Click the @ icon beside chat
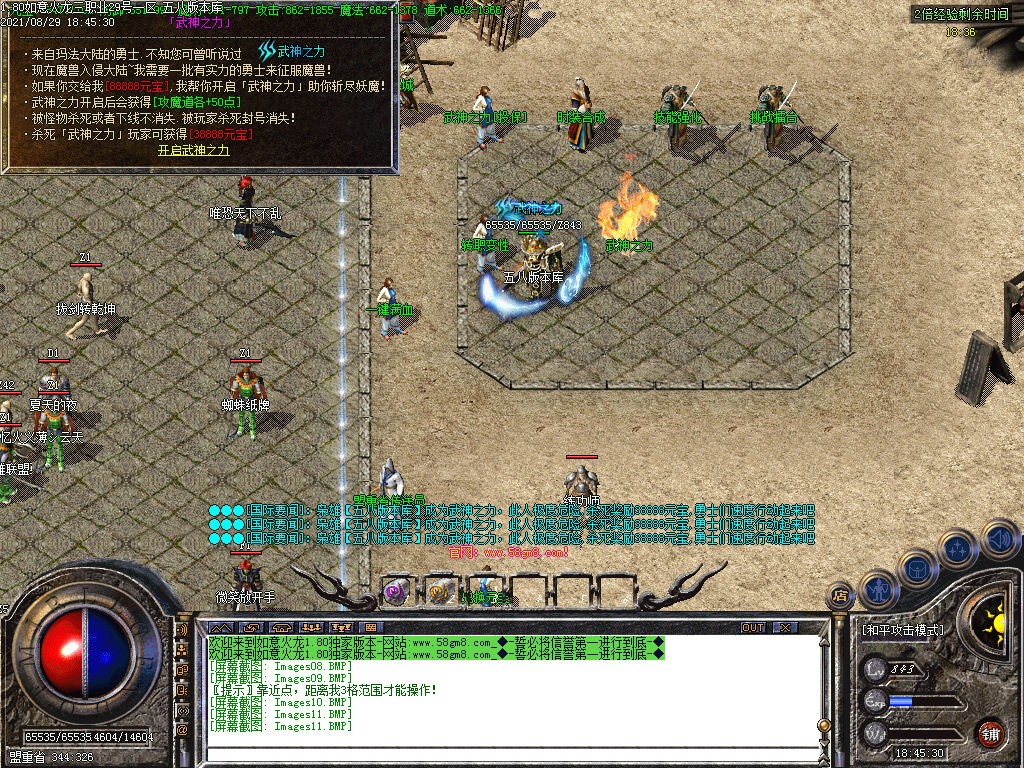 [182, 730]
